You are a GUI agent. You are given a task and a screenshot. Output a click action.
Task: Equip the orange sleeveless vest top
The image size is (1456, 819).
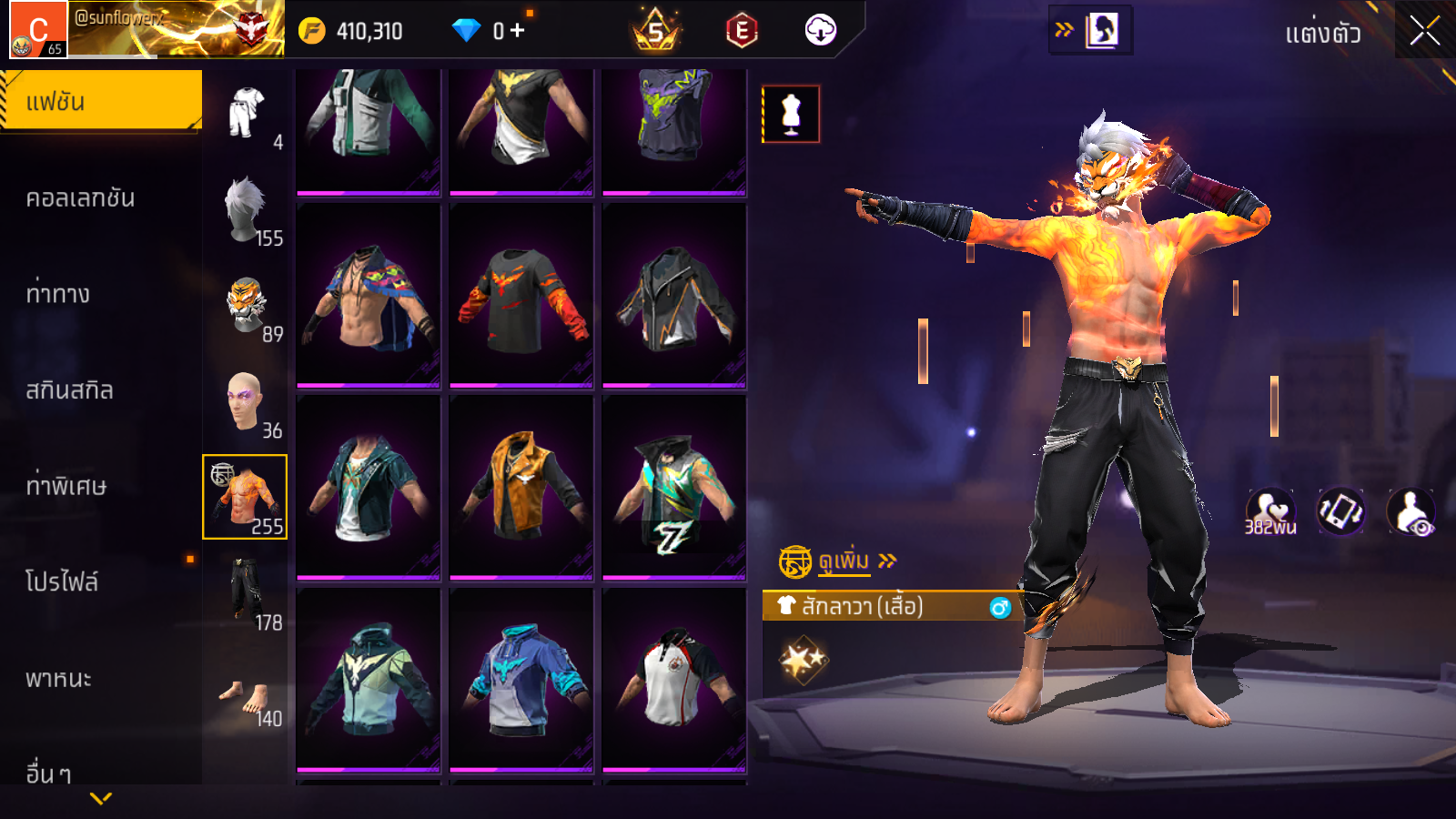click(x=521, y=487)
